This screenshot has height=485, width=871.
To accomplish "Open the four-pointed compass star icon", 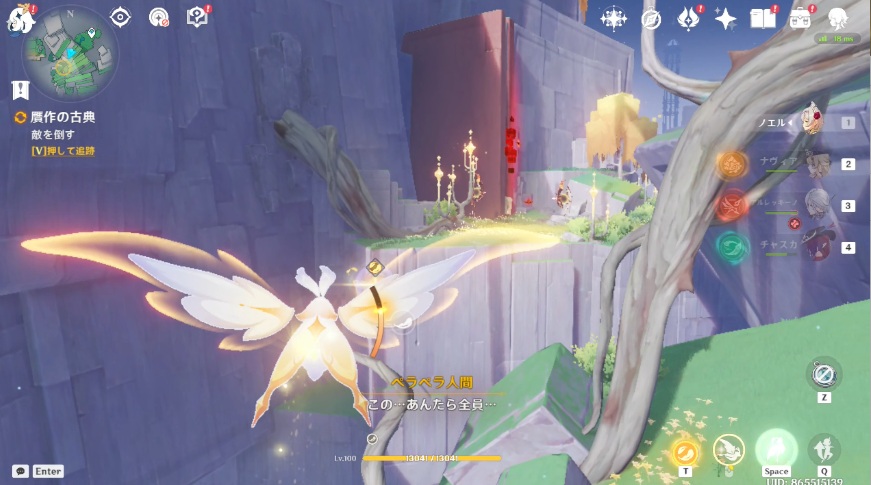I will (x=612, y=18).
